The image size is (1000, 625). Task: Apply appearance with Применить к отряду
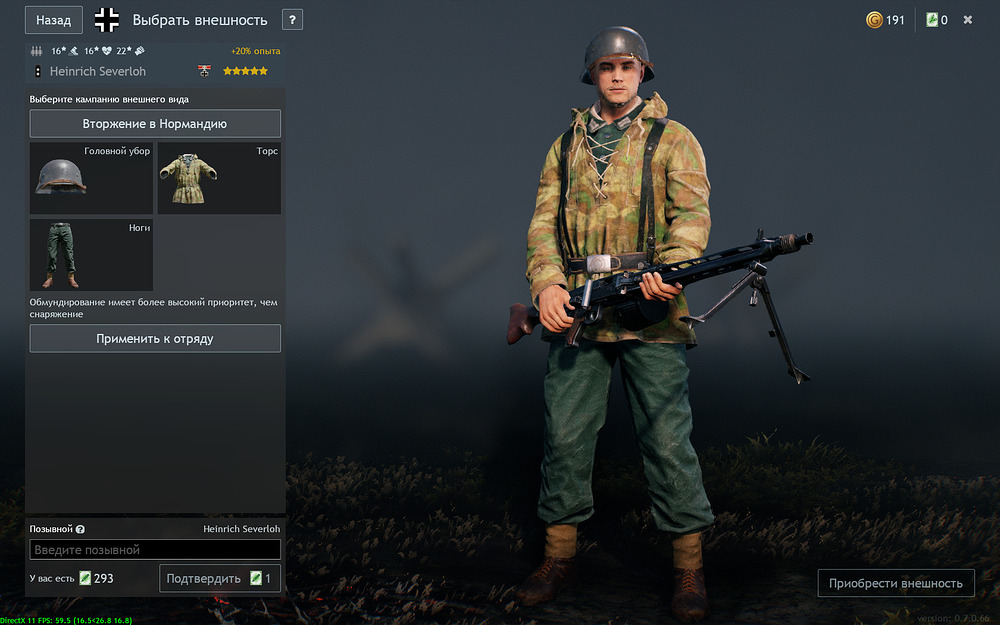[x=155, y=339]
